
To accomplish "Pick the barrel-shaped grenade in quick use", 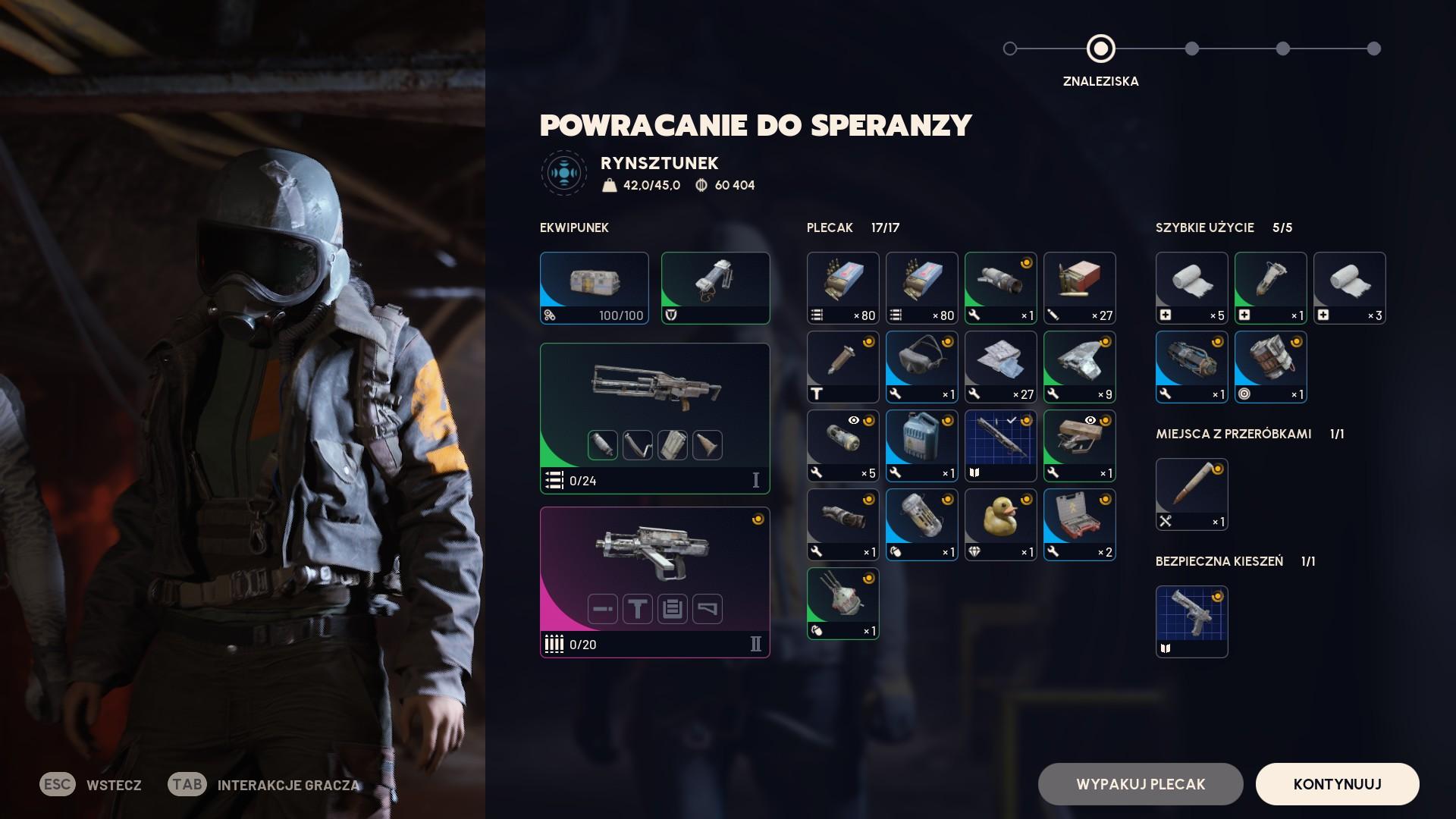I will pos(1270,366).
